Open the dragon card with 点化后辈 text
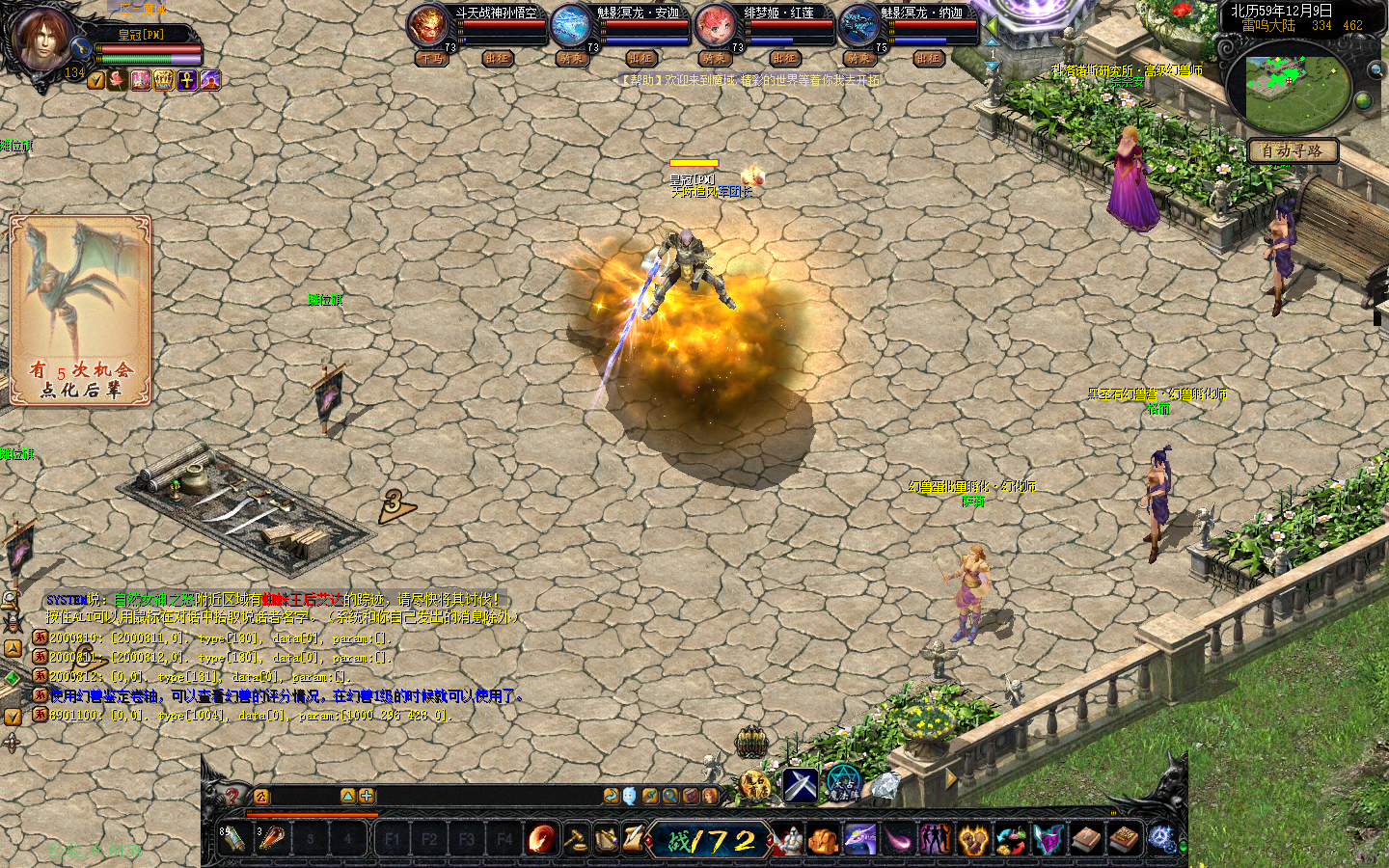Viewport: 1389px width, 868px height. 80,309
